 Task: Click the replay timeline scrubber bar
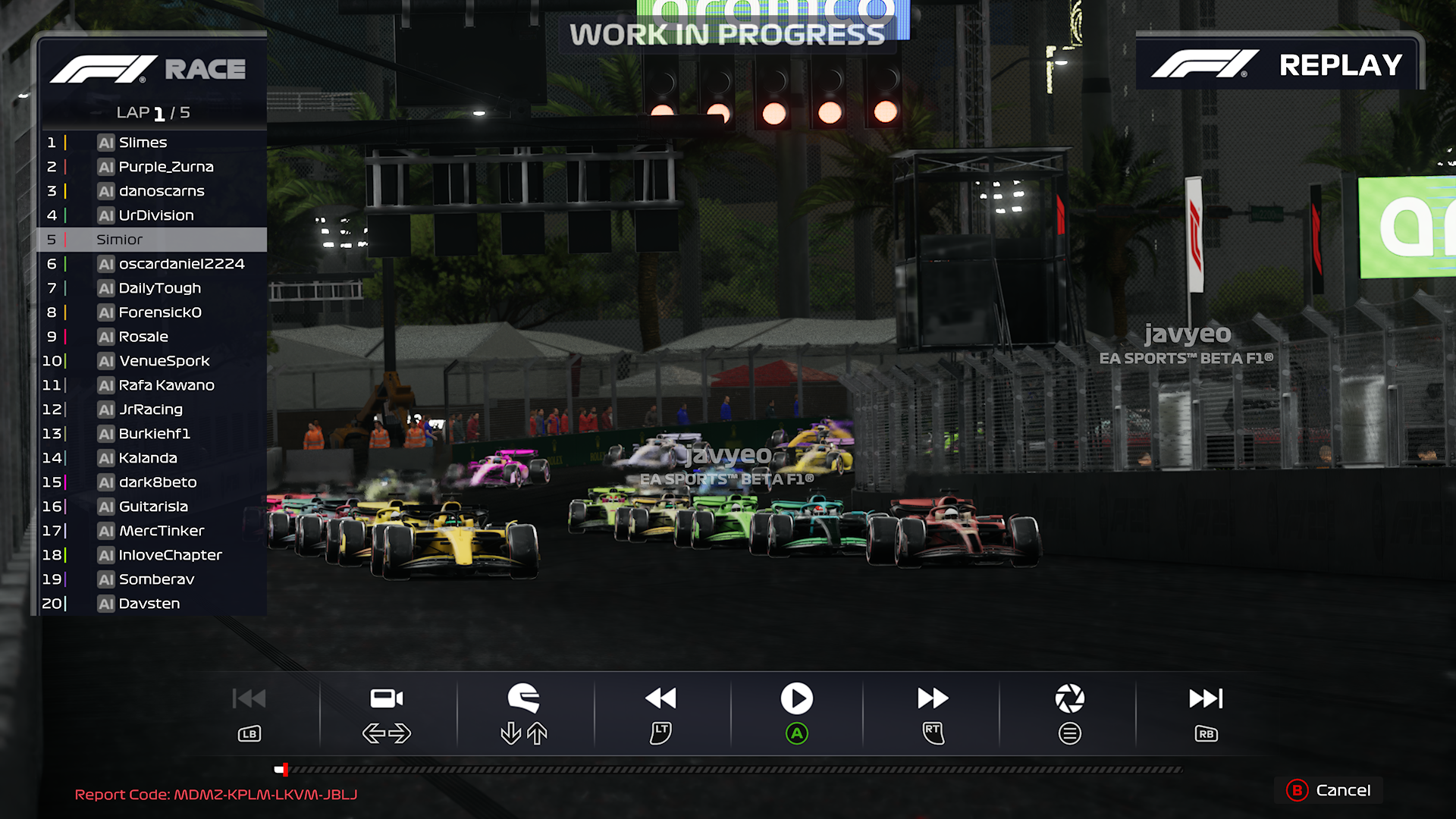pyautogui.click(x=728, y=770)
